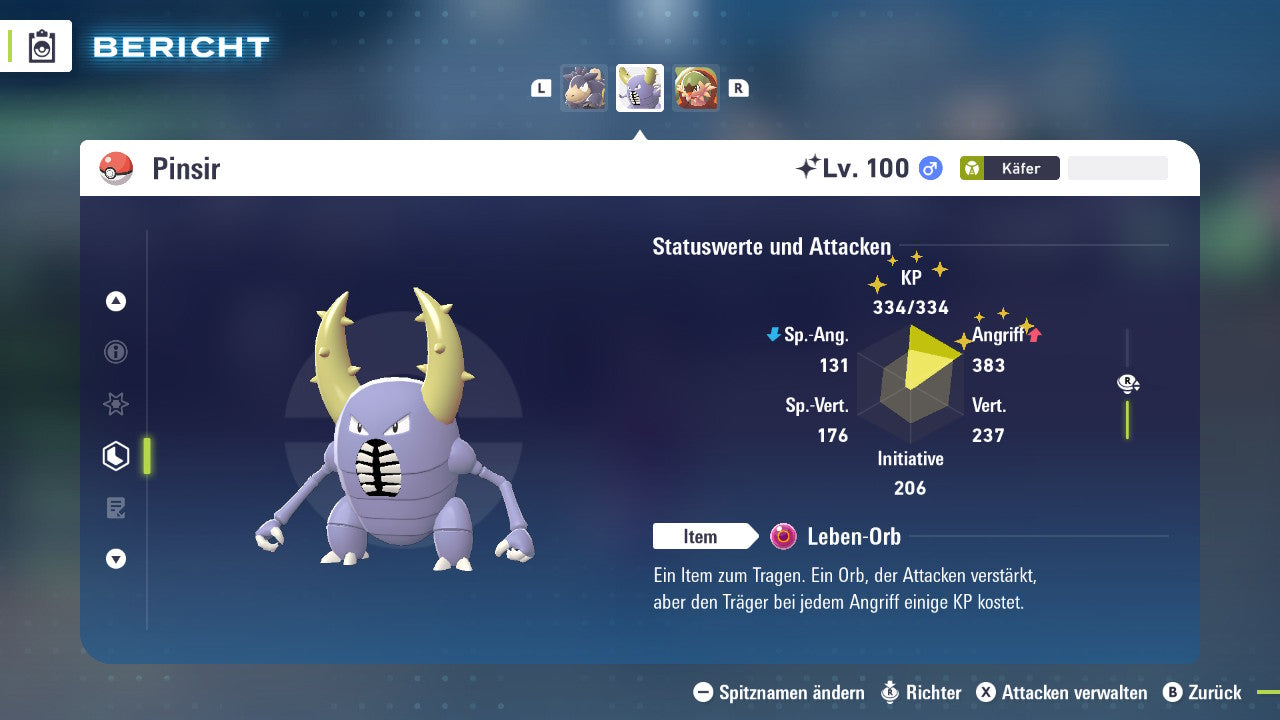Viewport: 1280px width, 720px height.
Task: Switch to the star badge page tab
Action: pyautogui.click(x=116, y=404)
